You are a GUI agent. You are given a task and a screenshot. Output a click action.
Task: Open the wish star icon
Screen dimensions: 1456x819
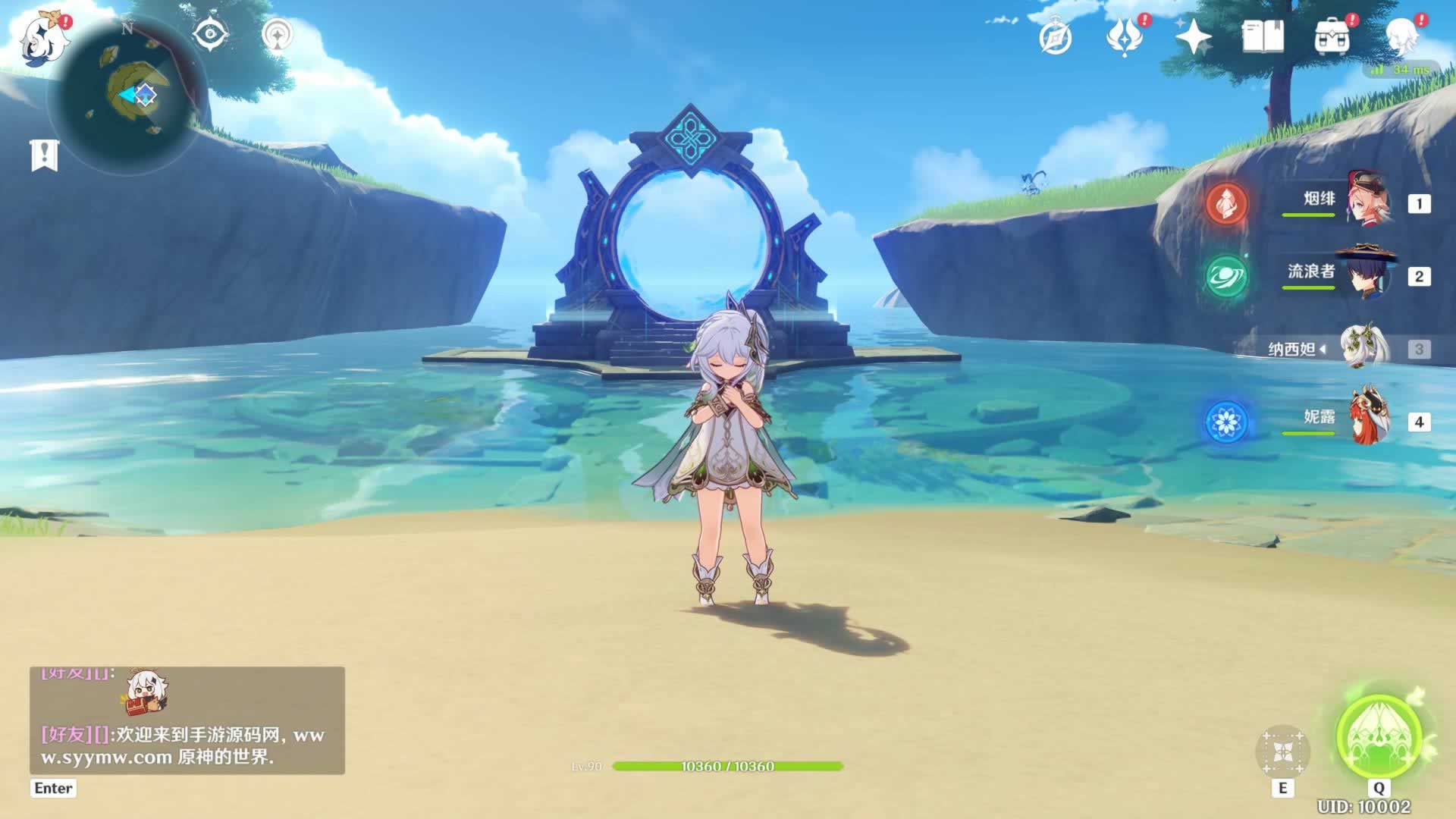pos(1193,37)
